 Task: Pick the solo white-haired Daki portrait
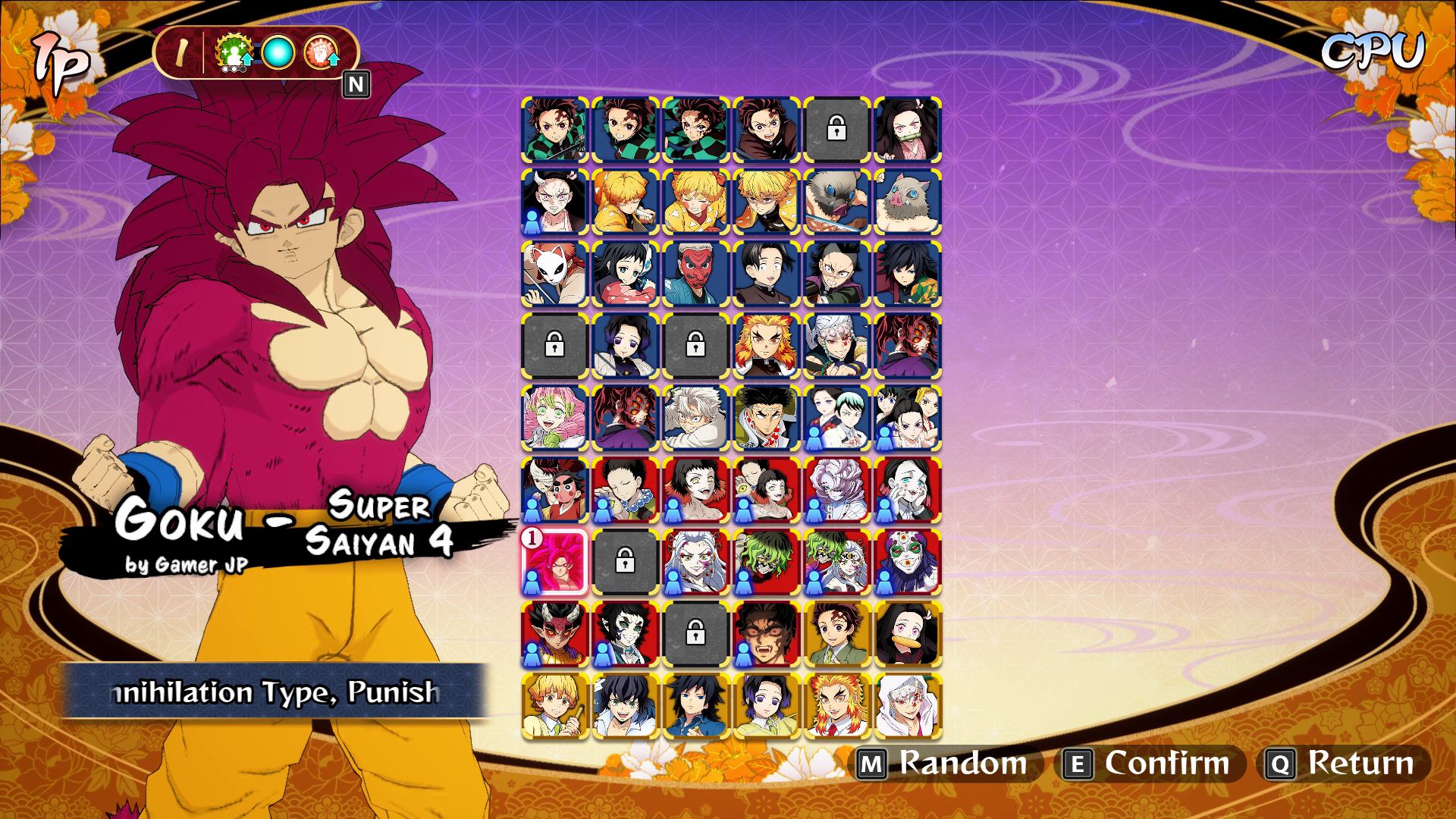point(695,562)
